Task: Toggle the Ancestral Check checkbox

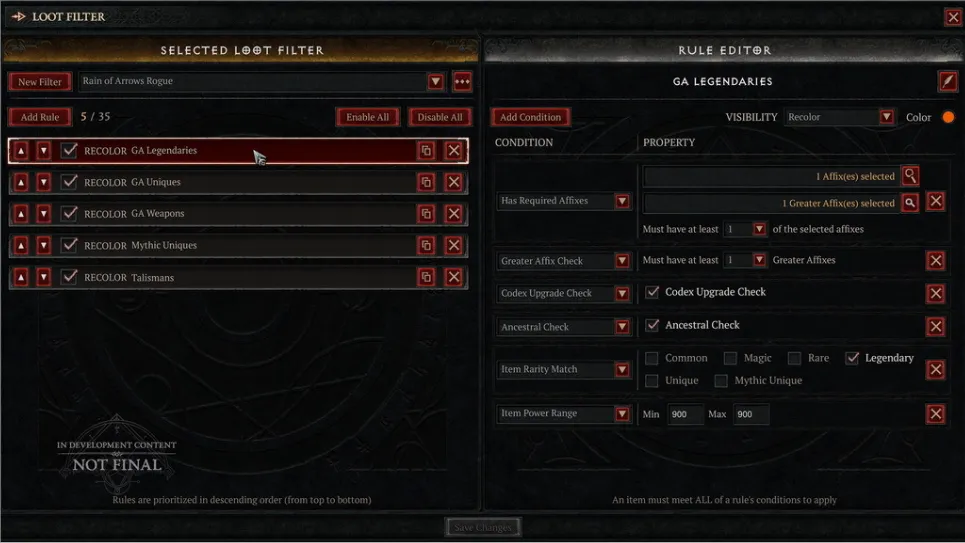Action: click(653, 325)
